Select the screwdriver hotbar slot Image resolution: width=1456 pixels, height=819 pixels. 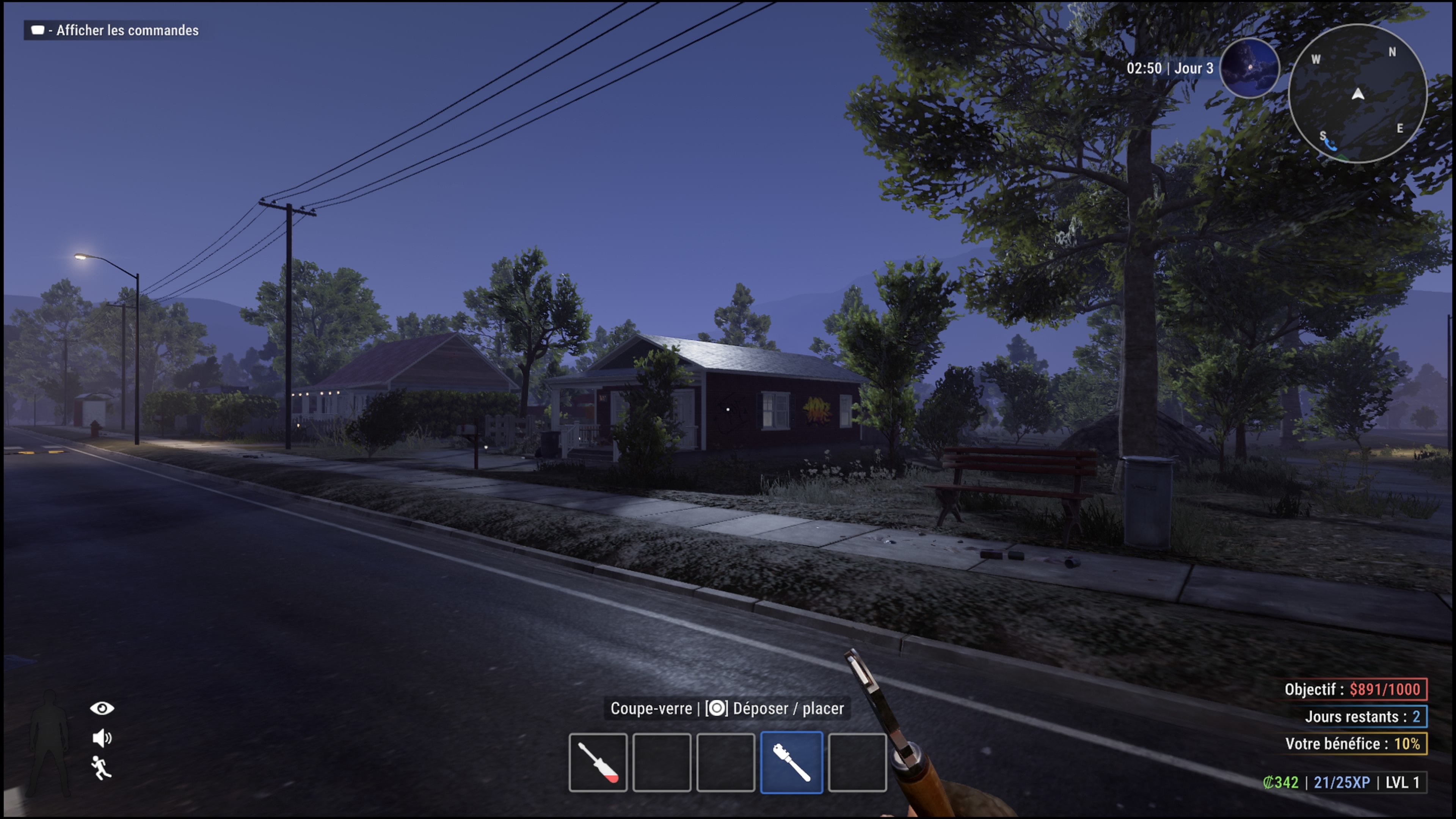[x=598, y=762]
